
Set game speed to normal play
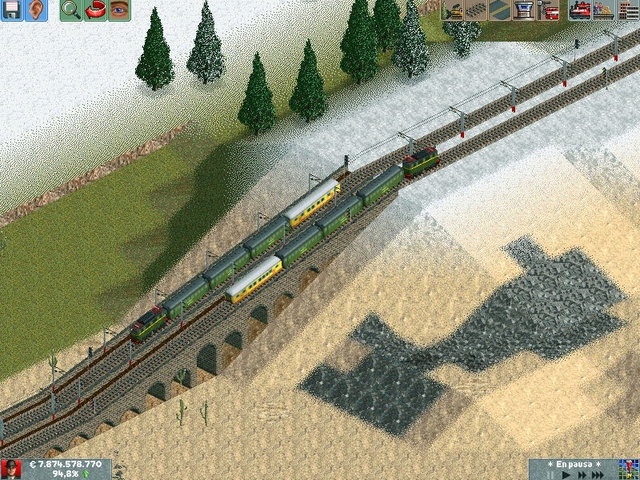pos(564,475)
